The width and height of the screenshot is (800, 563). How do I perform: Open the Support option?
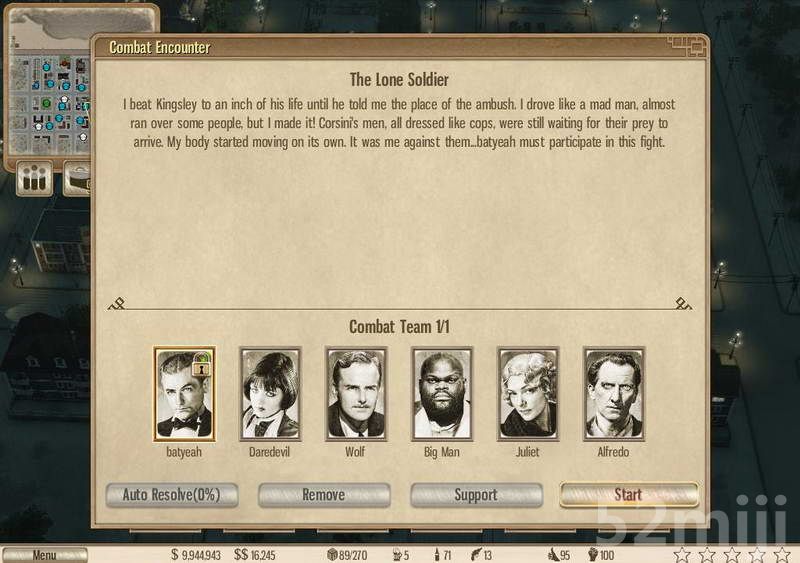click(x=476, y=494)
